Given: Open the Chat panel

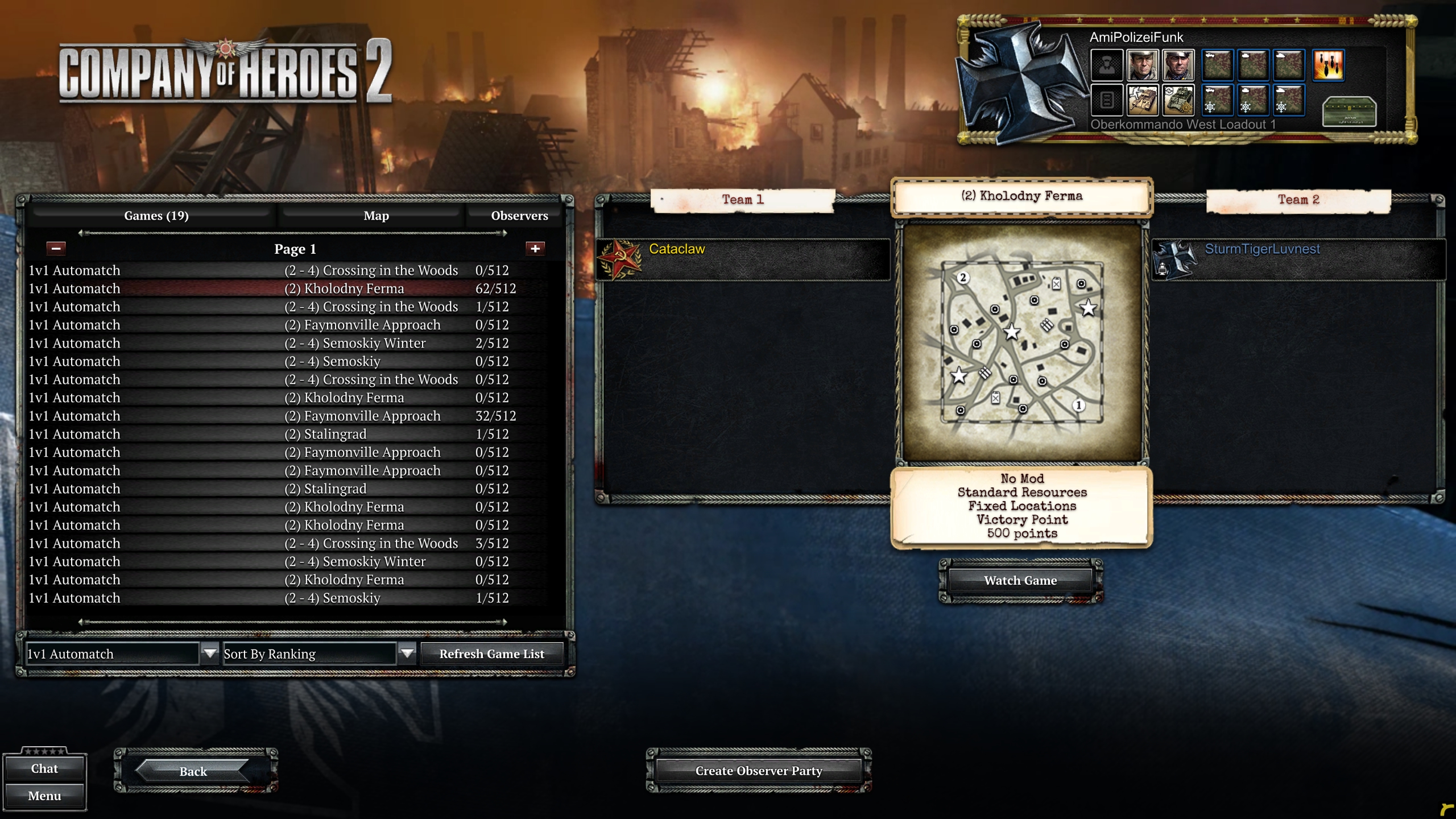Looking at the screenshot, I should click(x=44, y=768).
